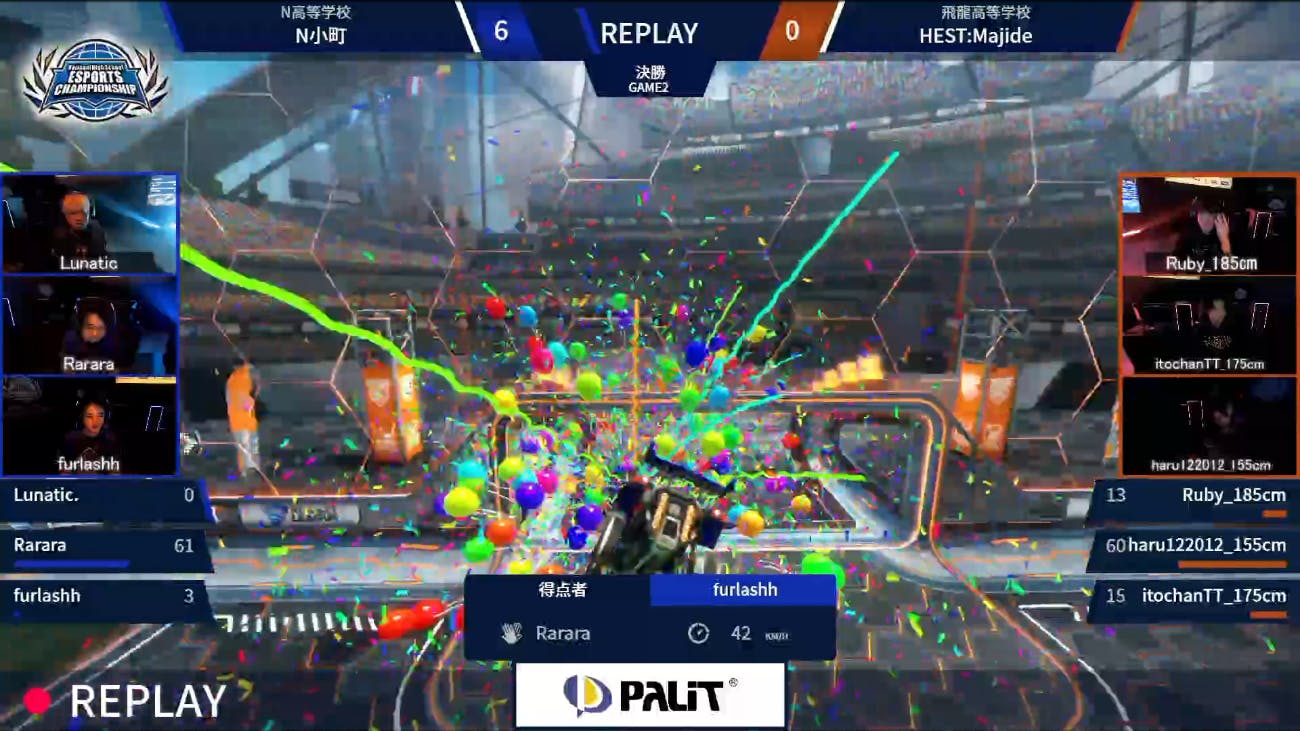
Task: Choose the itochanTT_175cm scoreboard row
Action: pos(1195,597)
